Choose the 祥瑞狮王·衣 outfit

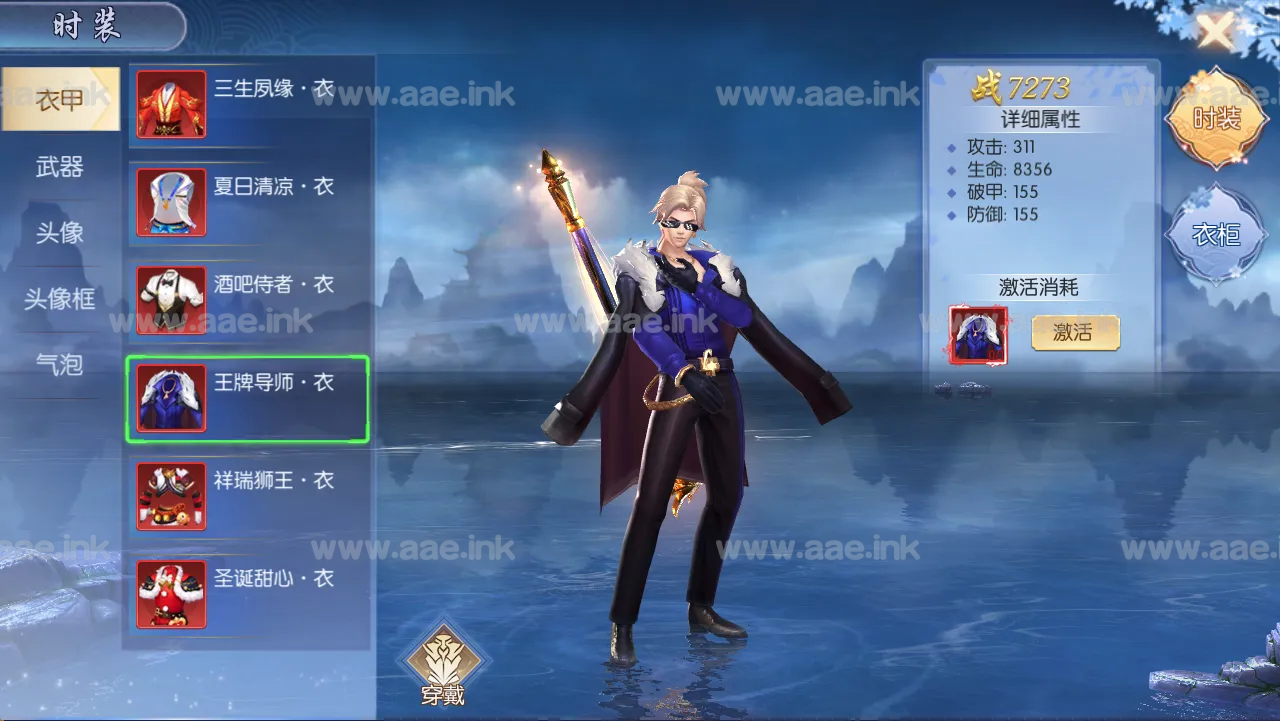[248, 496]
